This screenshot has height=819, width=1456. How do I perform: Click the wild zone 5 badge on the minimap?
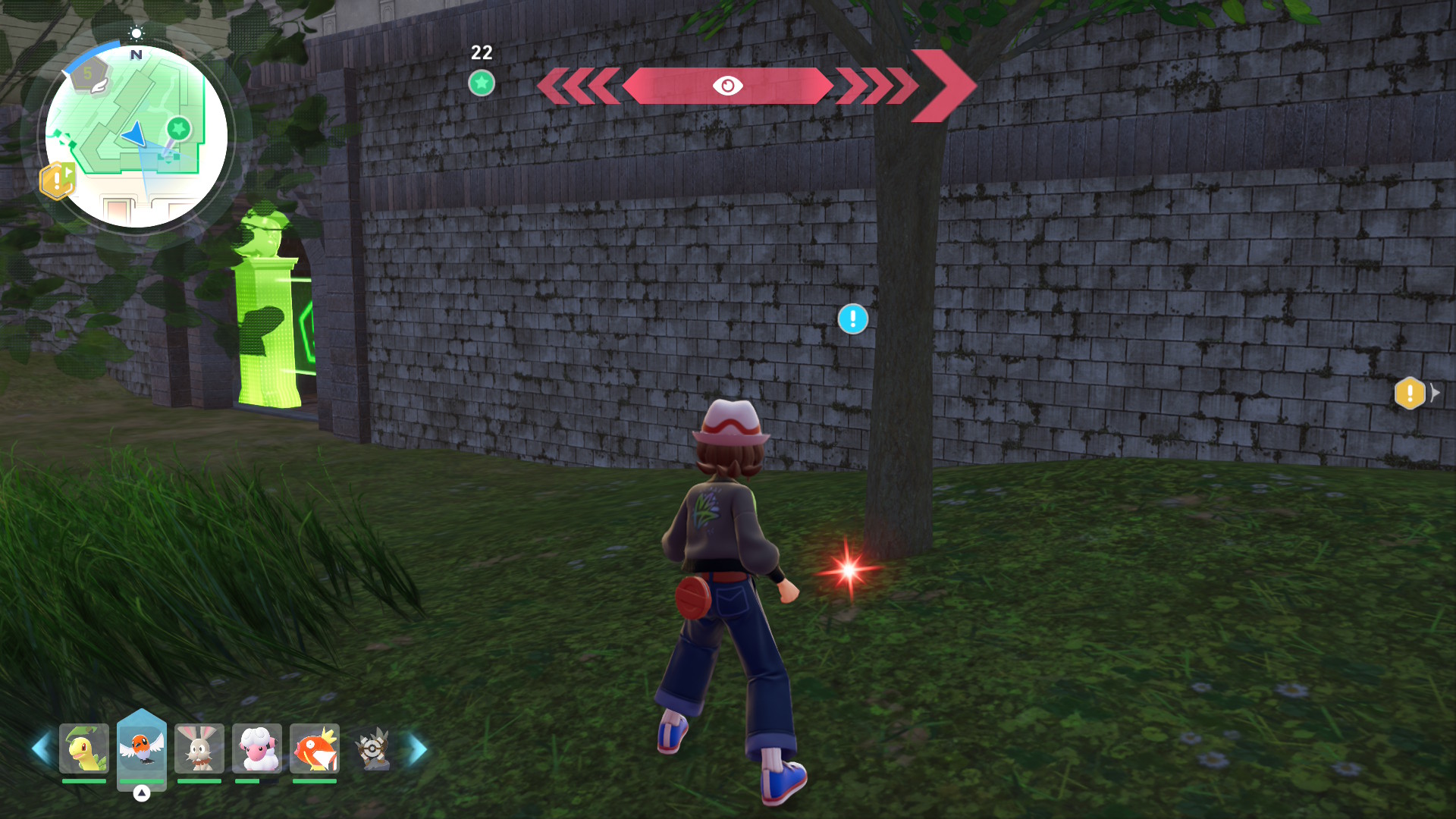[89, 76]
